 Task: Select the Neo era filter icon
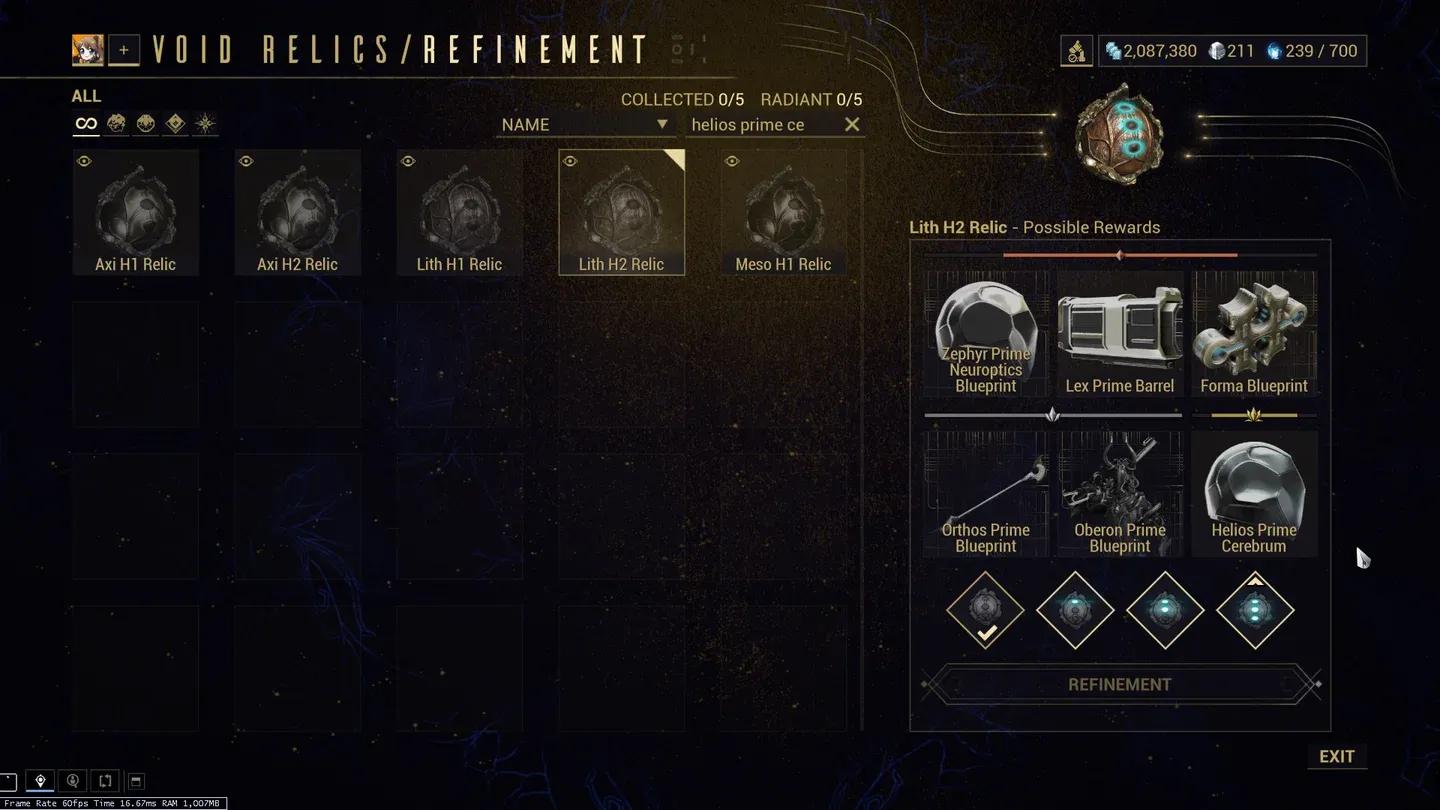pyautogui.click(x=173, y=122)
